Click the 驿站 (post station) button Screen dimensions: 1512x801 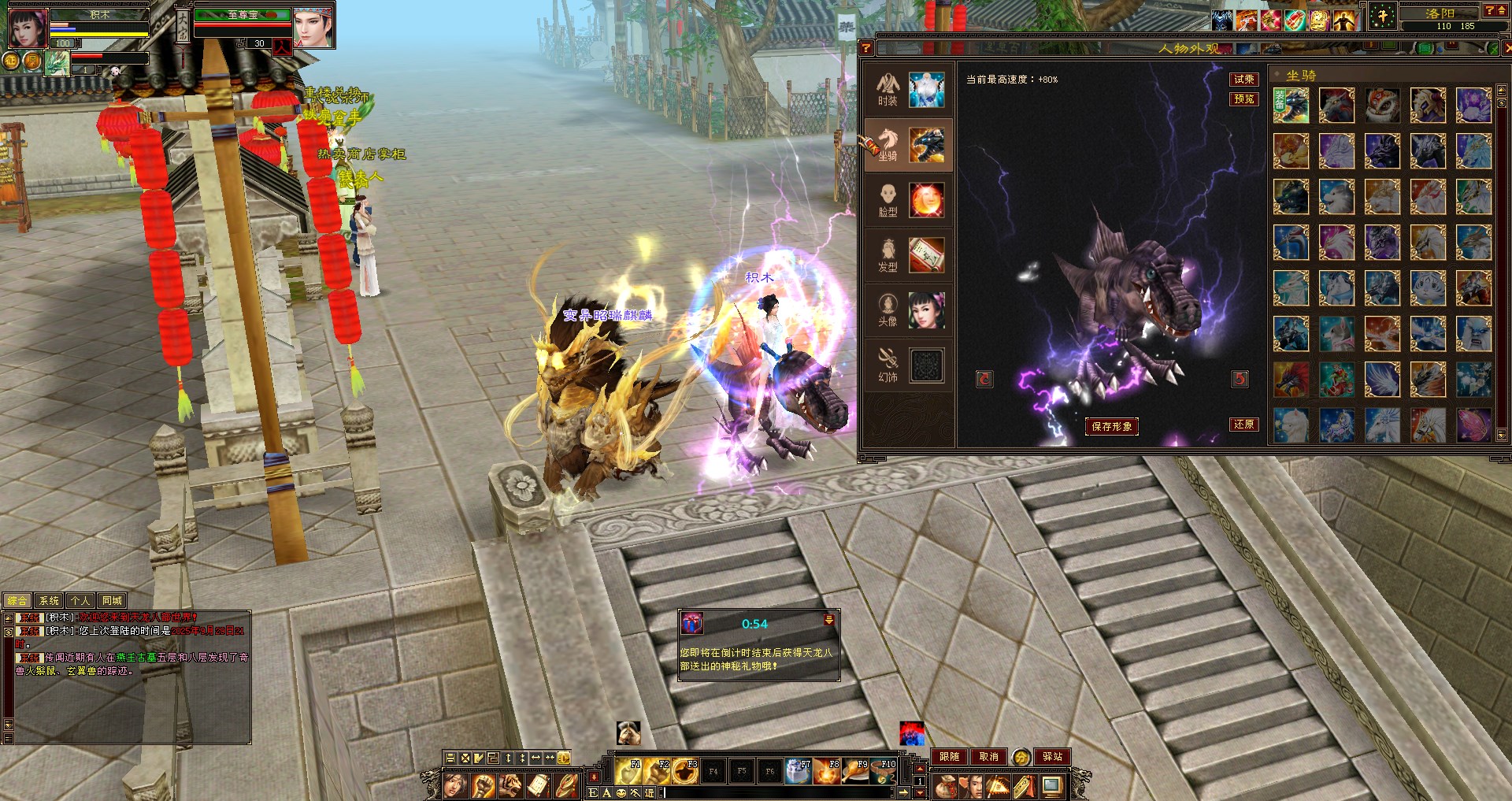click(1052, 757)
